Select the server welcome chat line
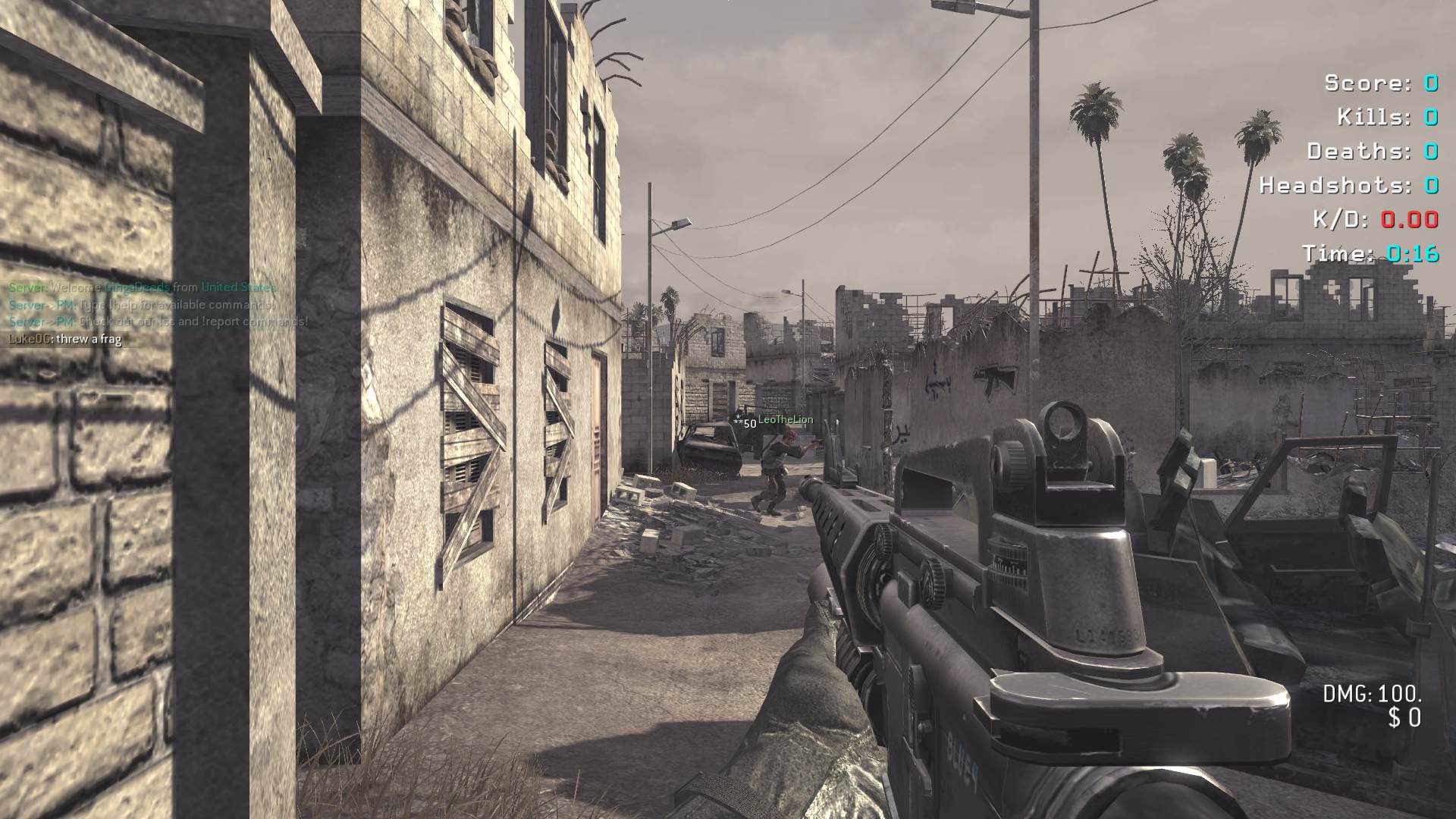The height and width of the screenshot is (819, 1456). (143, 287)
